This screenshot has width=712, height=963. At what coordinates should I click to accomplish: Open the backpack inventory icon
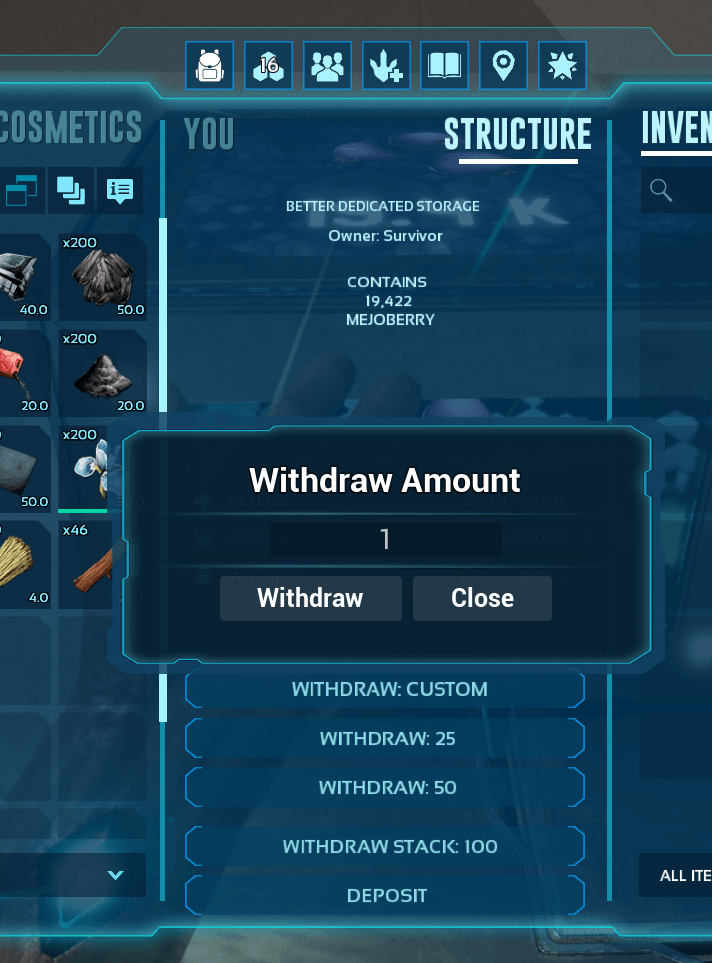pyautogui.click(x=210, y=66)
